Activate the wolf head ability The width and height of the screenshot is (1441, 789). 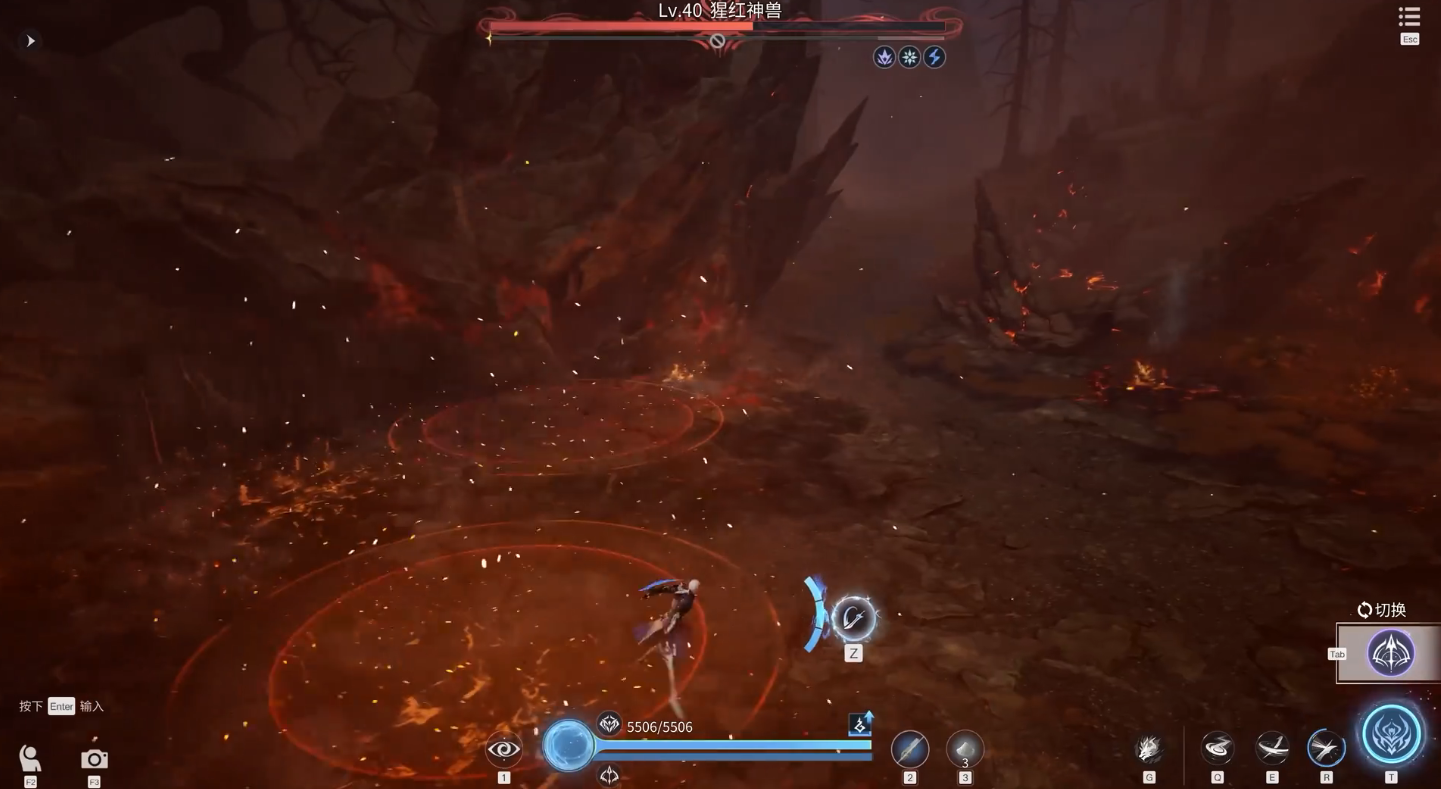(x=1149, y=749)
